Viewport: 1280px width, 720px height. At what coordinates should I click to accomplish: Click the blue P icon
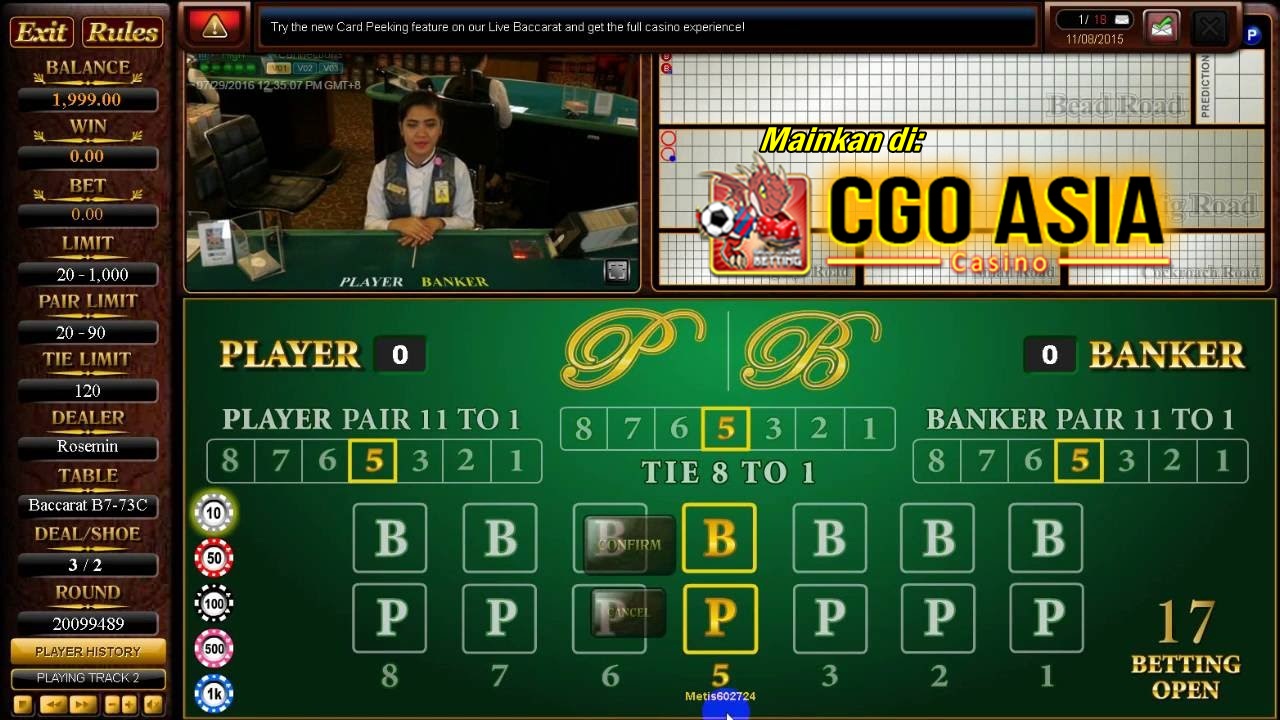point(1251,34)
